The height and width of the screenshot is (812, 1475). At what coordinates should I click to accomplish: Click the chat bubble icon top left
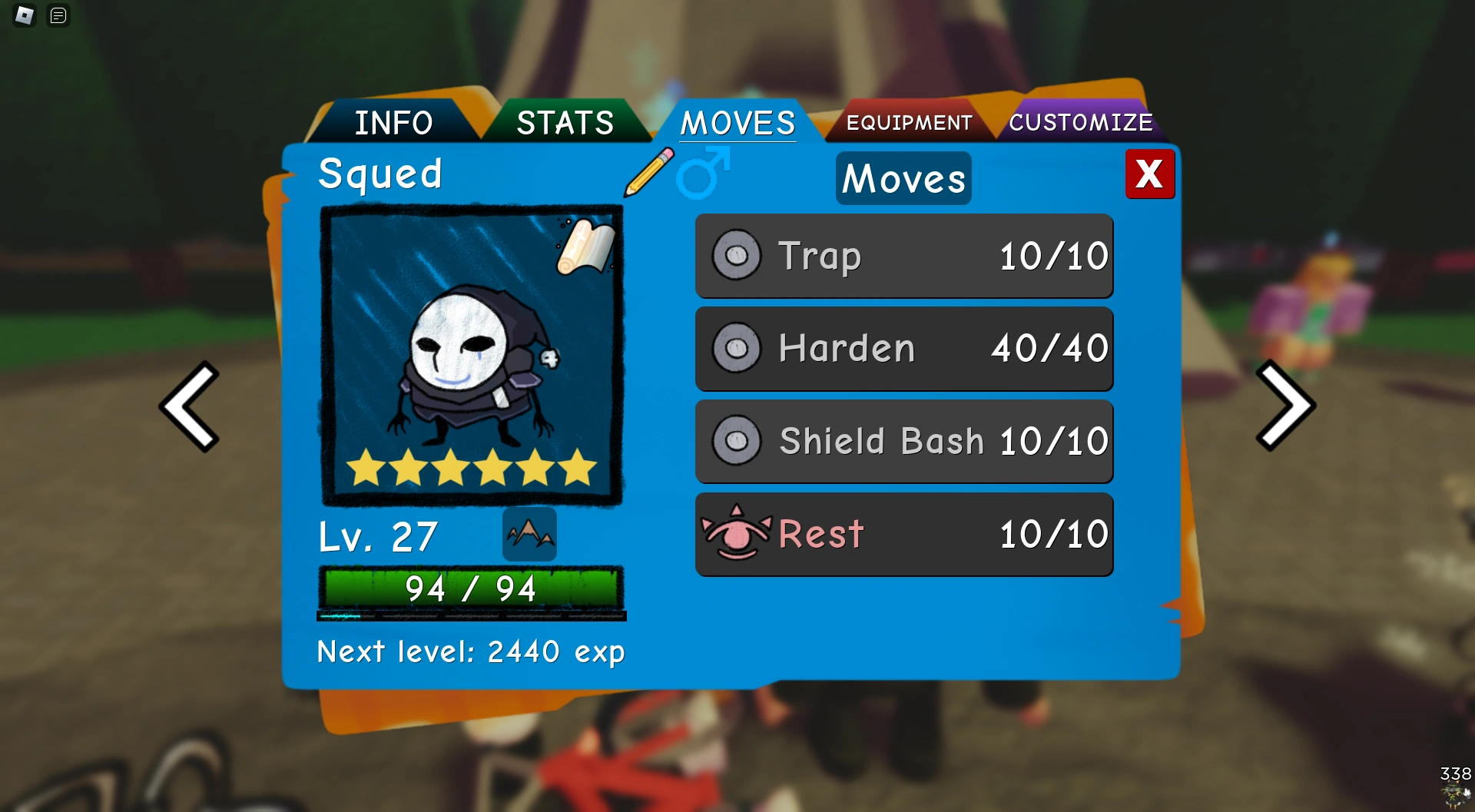pos(58,16)
